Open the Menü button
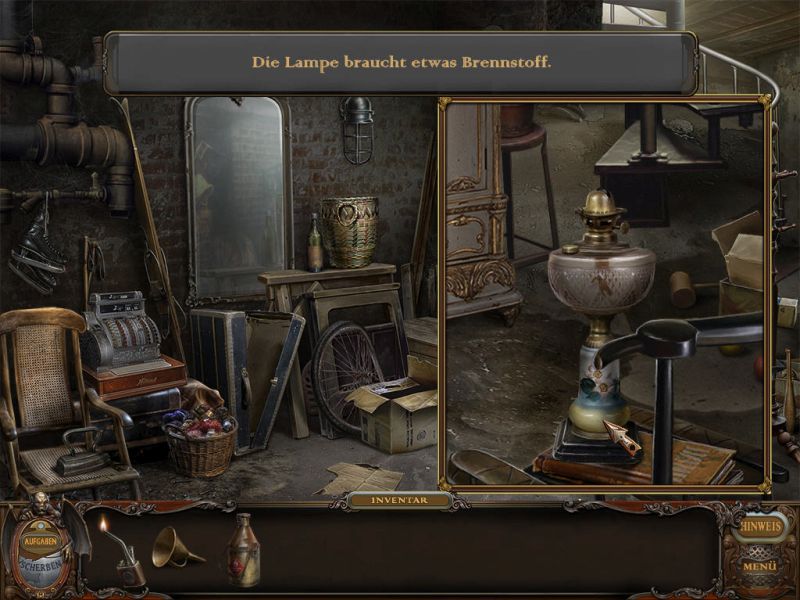Image resolution: width=800 pixels, height=600 pixels. point(762,567)
